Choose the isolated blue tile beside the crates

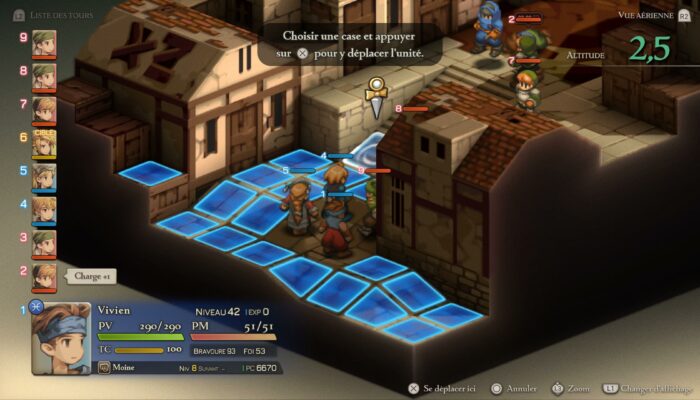pos(149,173)
